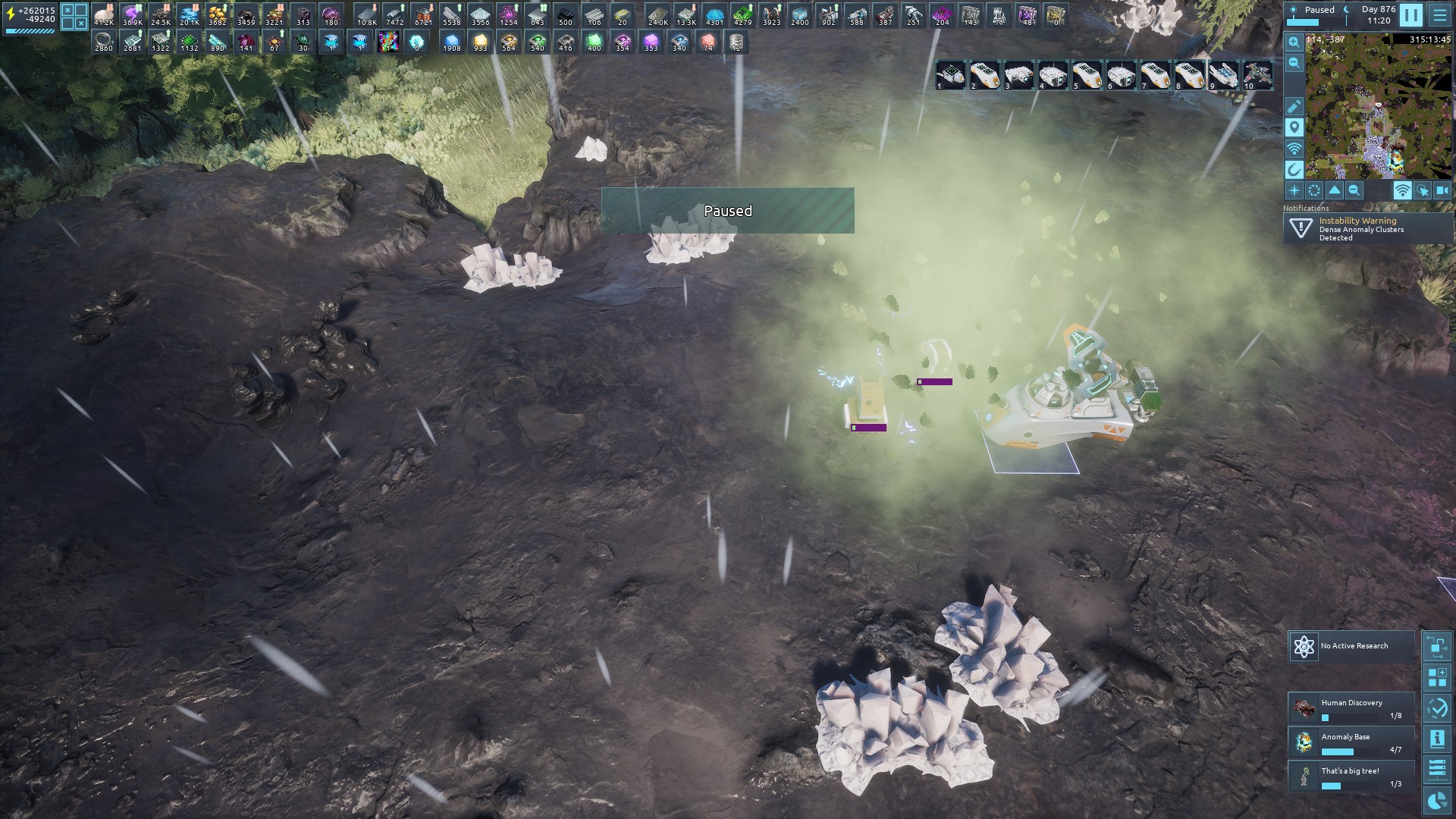
Task: Select unit group 1 in hotbar
Action: click(951, 76)
